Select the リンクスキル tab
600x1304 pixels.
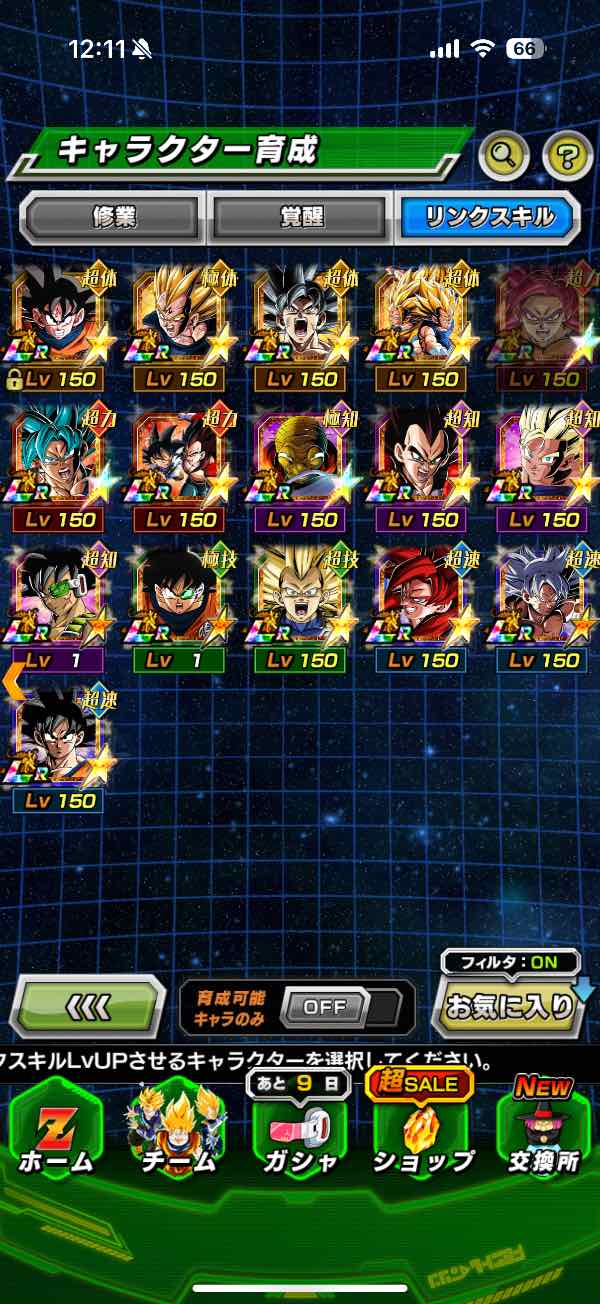click(x=488, y=217)
